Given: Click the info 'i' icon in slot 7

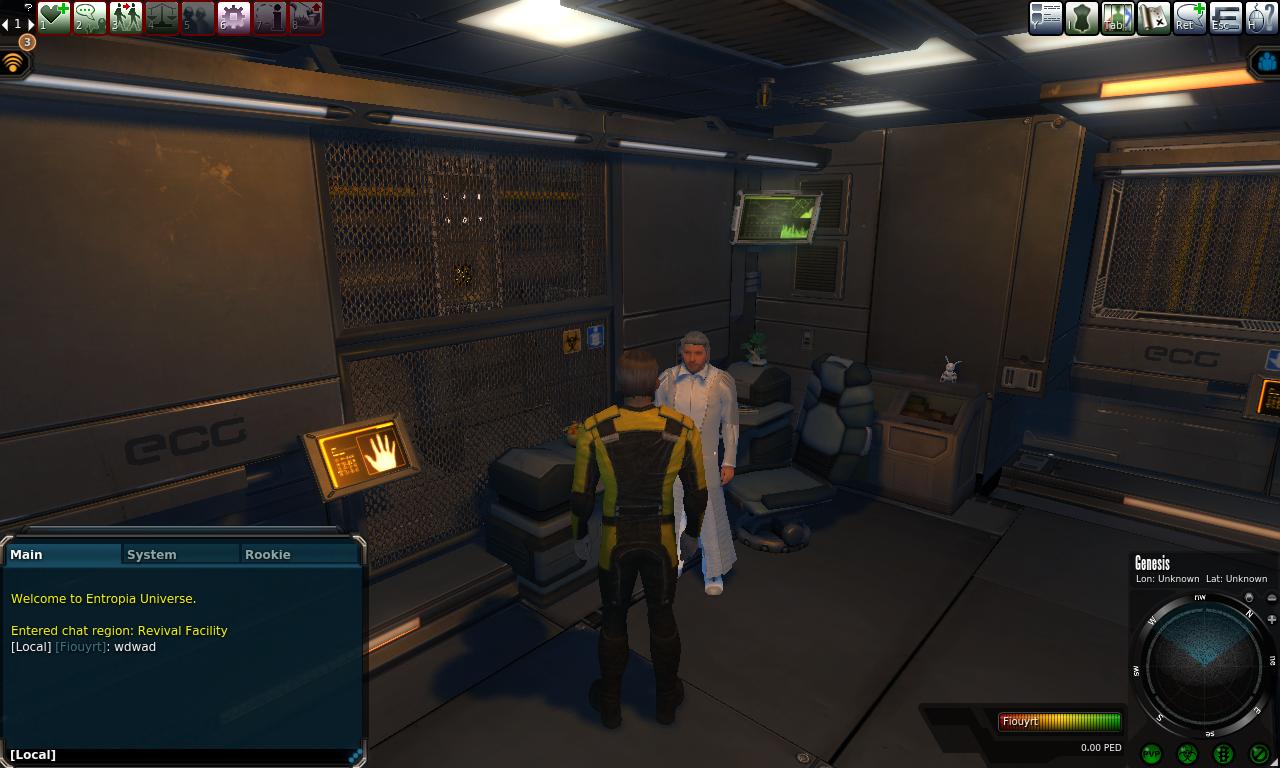Looking at the screenshot, I should pos(270,17).
